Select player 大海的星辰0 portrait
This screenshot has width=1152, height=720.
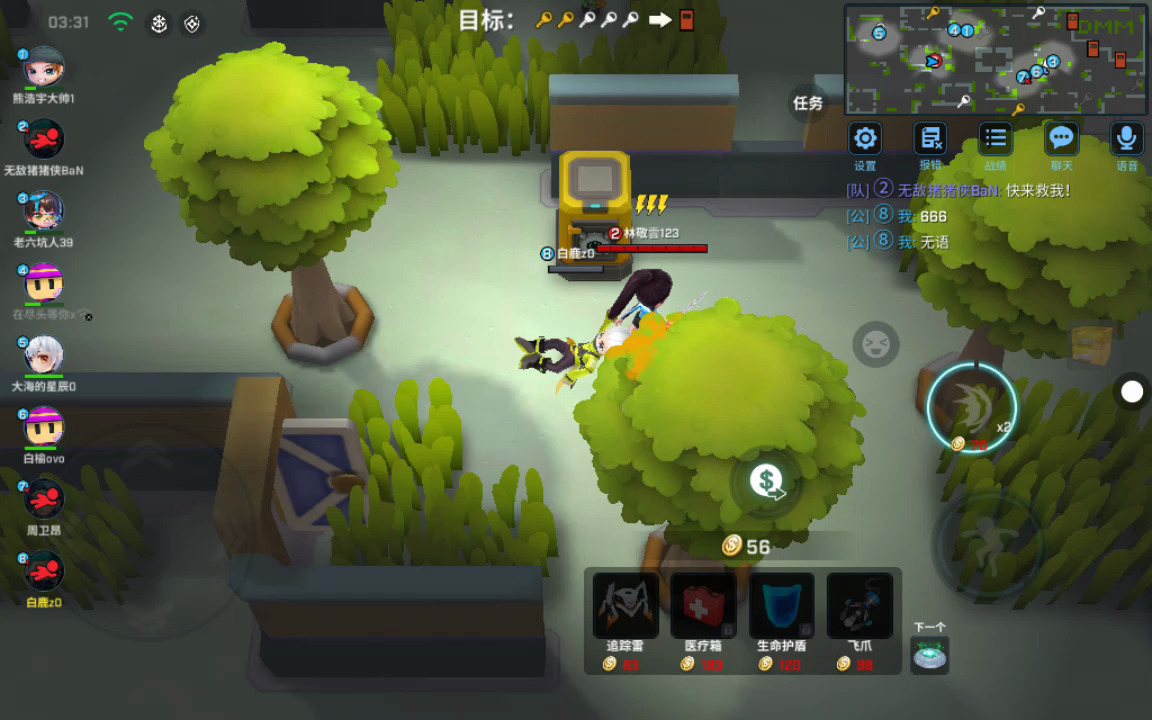pos(44,355)
